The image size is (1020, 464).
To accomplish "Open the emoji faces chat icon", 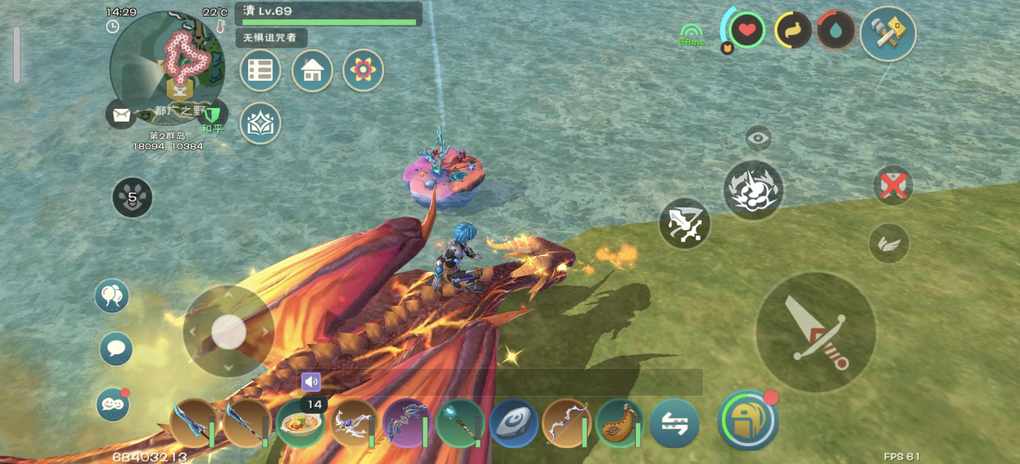I will 113,403.
